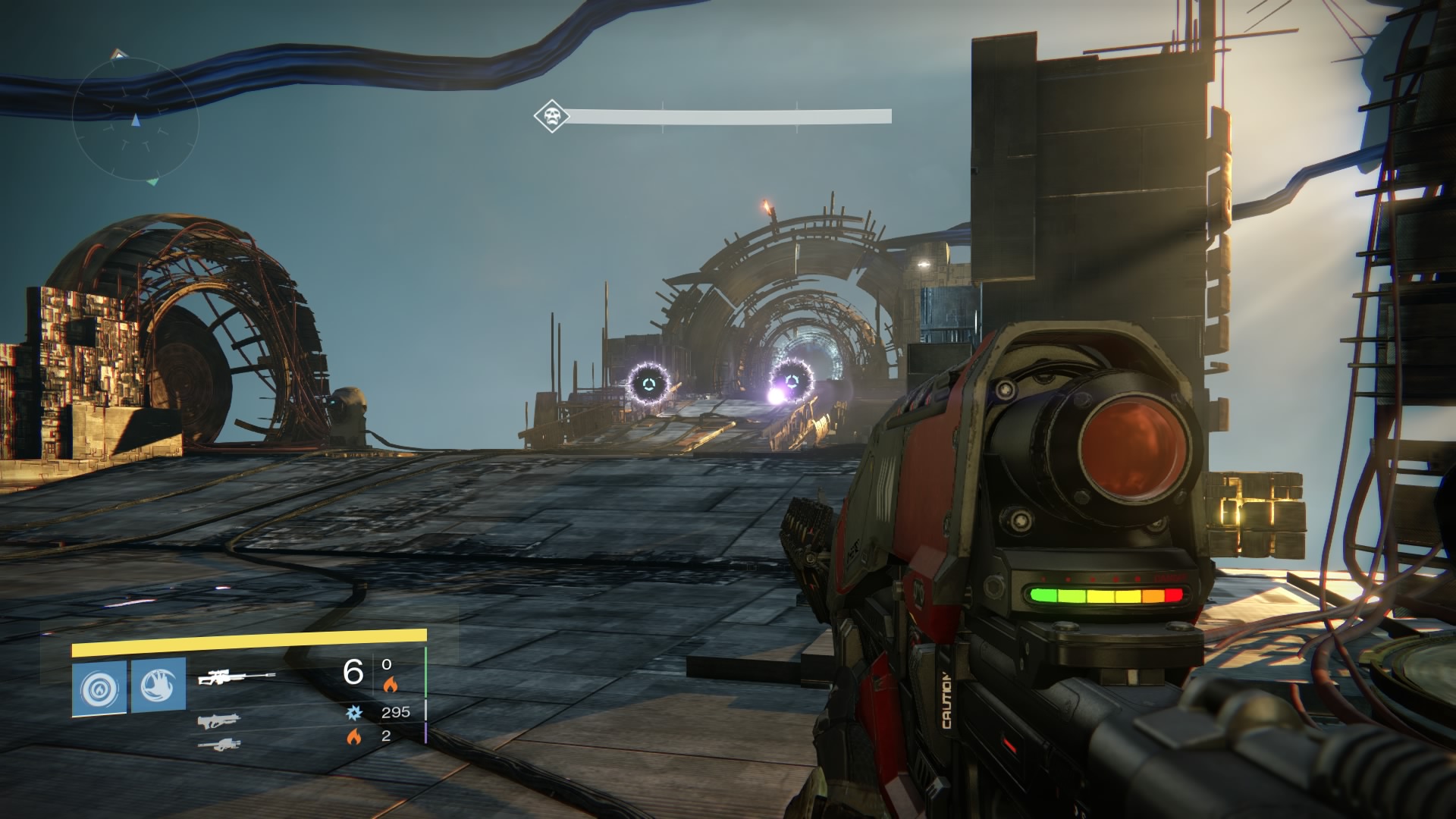Screen dimensions: 1456x819
Task: Click the reserve ammo counter showing 295
Action: click(x=397, y=713)
